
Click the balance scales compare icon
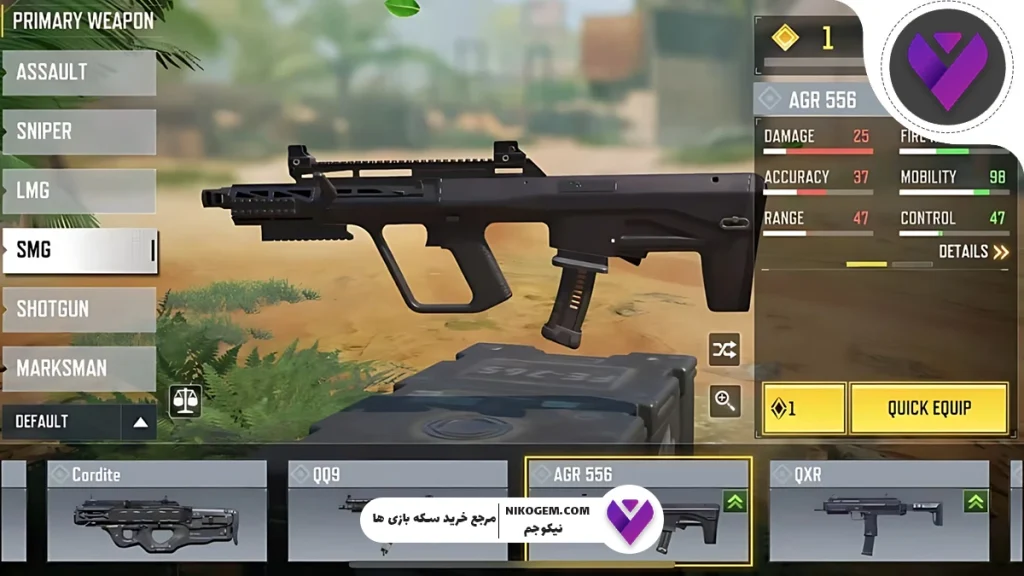click(x=185, y=401)
